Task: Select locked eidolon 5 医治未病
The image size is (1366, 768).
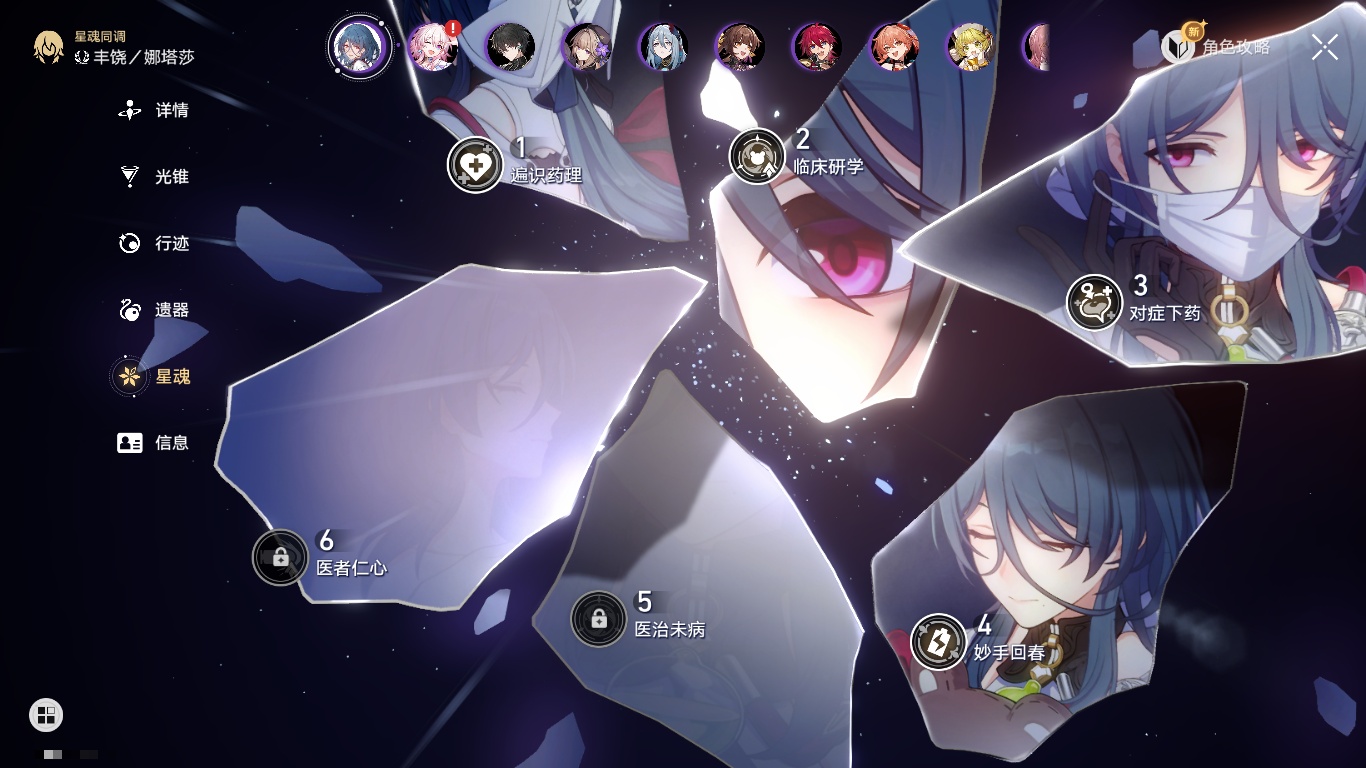Action: pyautogui.click(x=598, y=619)
